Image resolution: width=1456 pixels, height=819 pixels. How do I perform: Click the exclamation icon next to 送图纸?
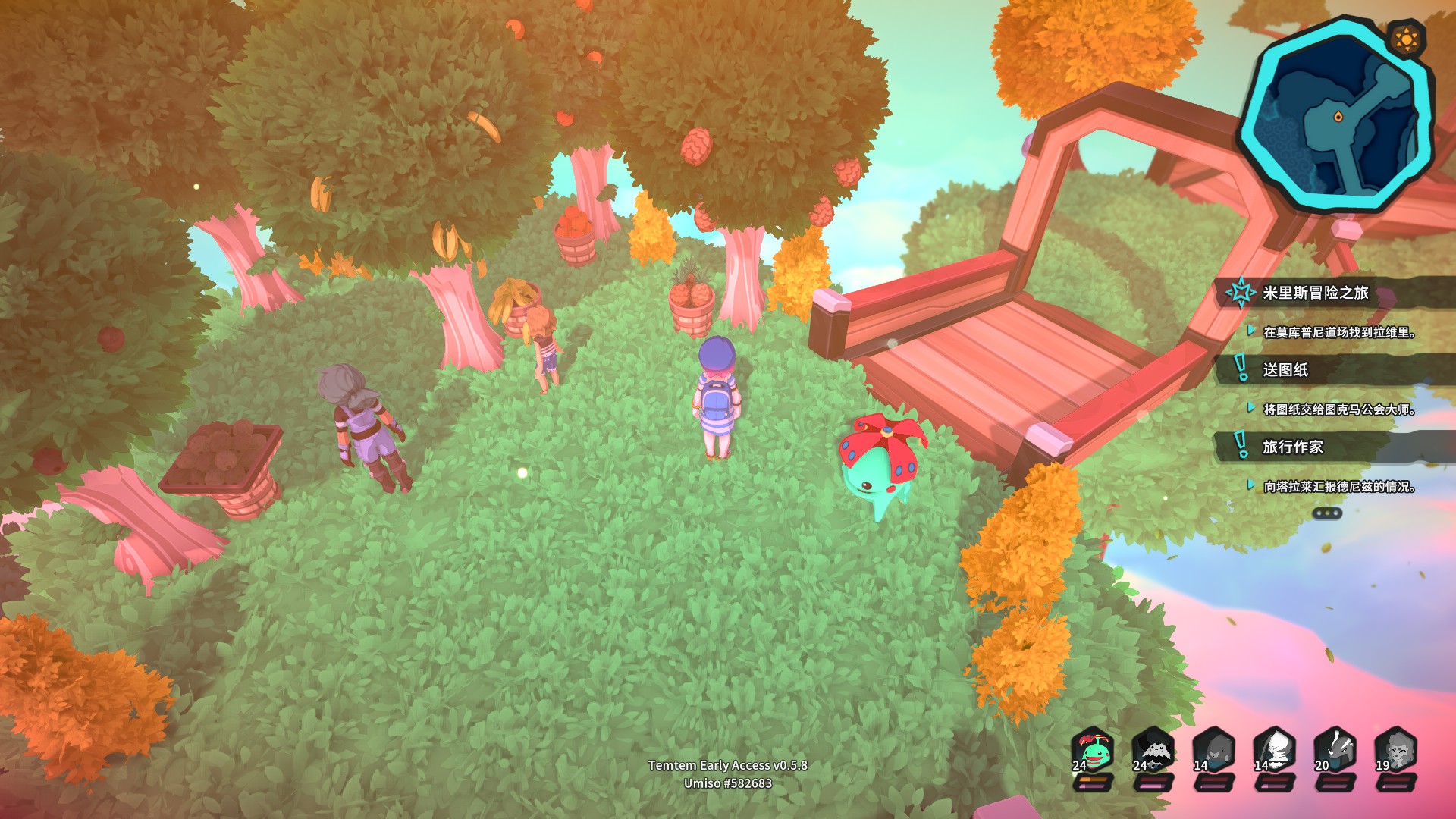coord(1240,368)
